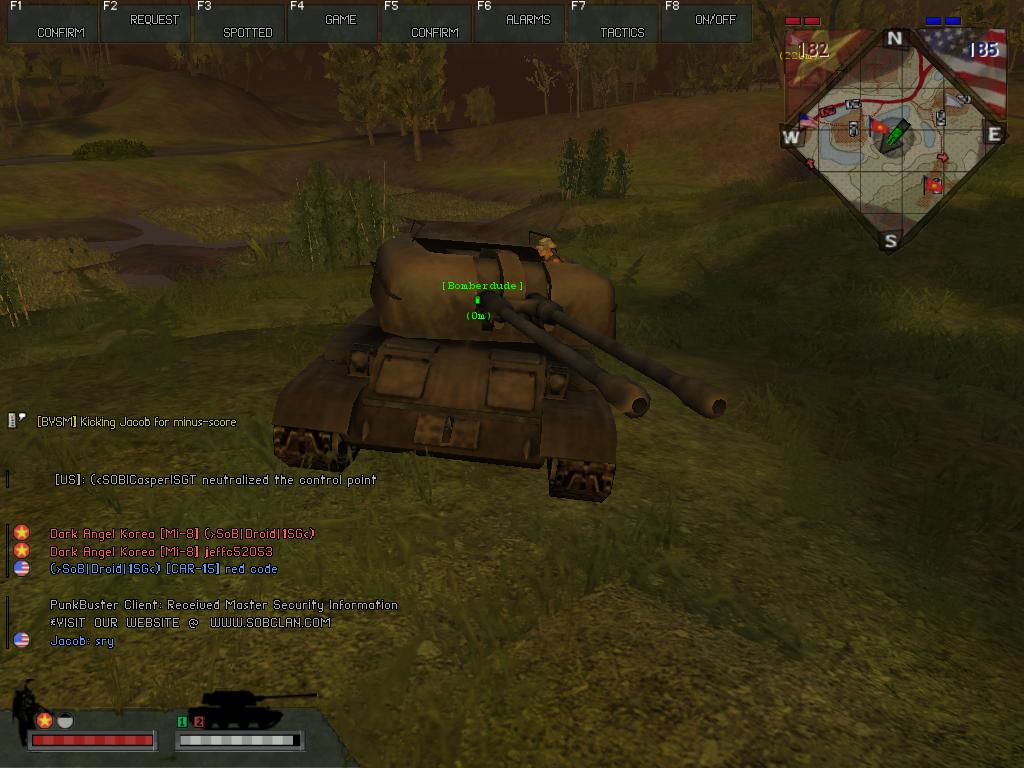
Task: Choose the F5 CONFIRM radio command
Action: point(426,22)
